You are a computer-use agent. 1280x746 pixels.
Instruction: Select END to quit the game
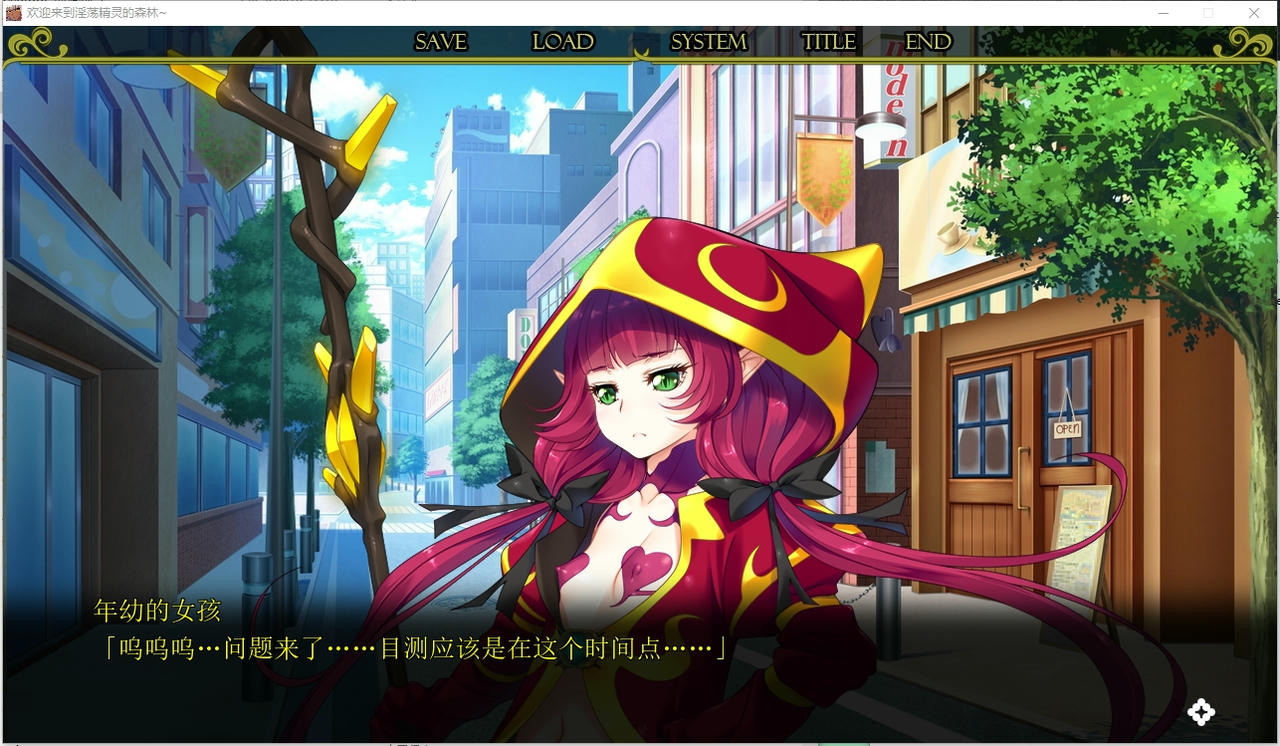point(926,42)
